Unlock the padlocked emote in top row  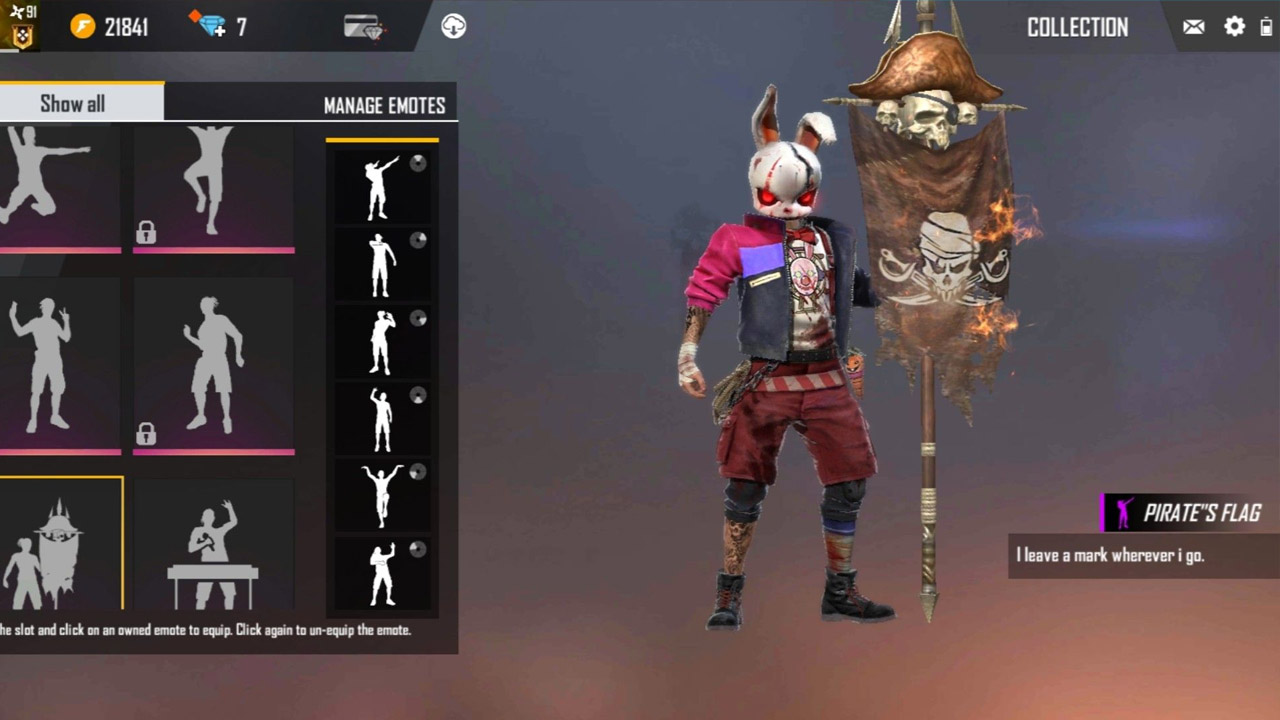[146, 232]
